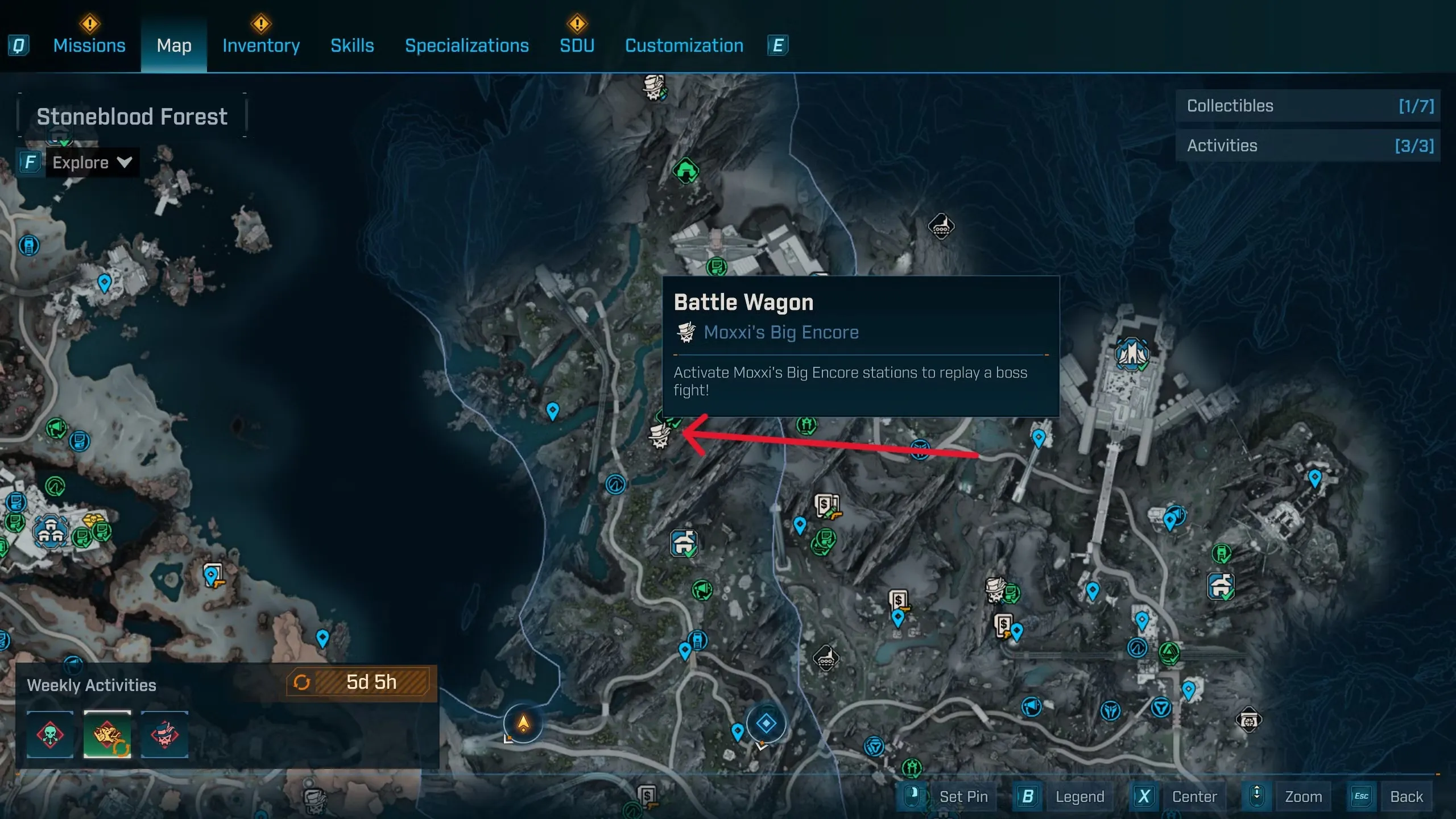Screen dimensions: 1456x819
Task: Open the Skills tab
Action: pyautogui.click(x=352, y=45)
